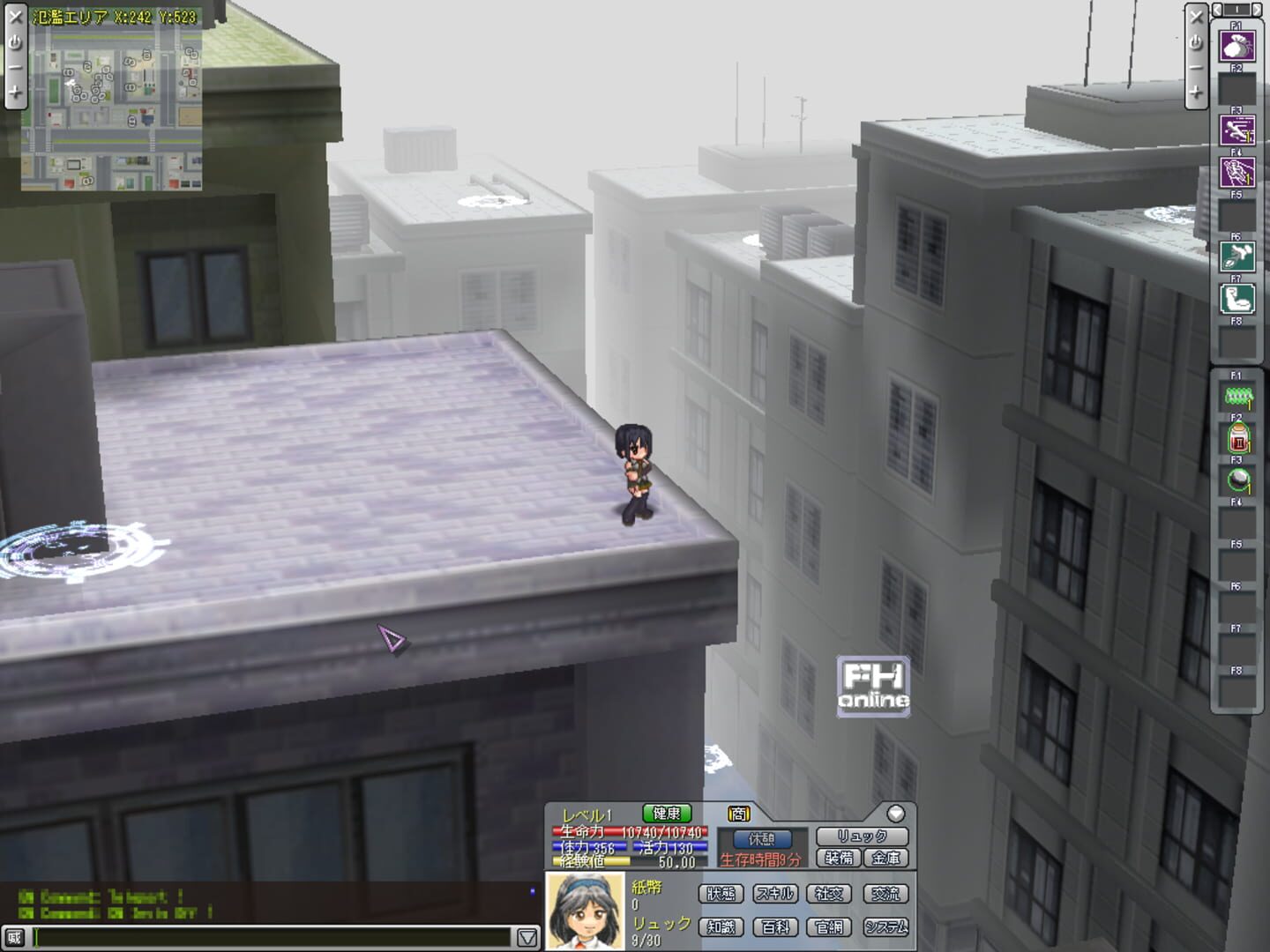Use the F4 dash attack skill icon
This screenshot has width=1270, height=952.
[x=1237, y=170]
